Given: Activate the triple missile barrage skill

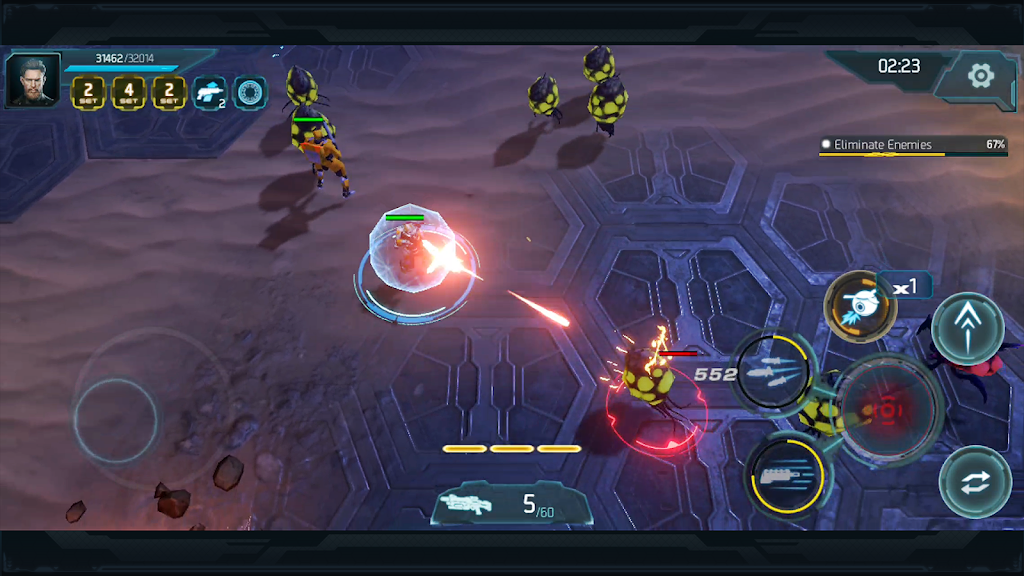Looking at the screenshot, I should pyautogui.click(x=772, y=374).
